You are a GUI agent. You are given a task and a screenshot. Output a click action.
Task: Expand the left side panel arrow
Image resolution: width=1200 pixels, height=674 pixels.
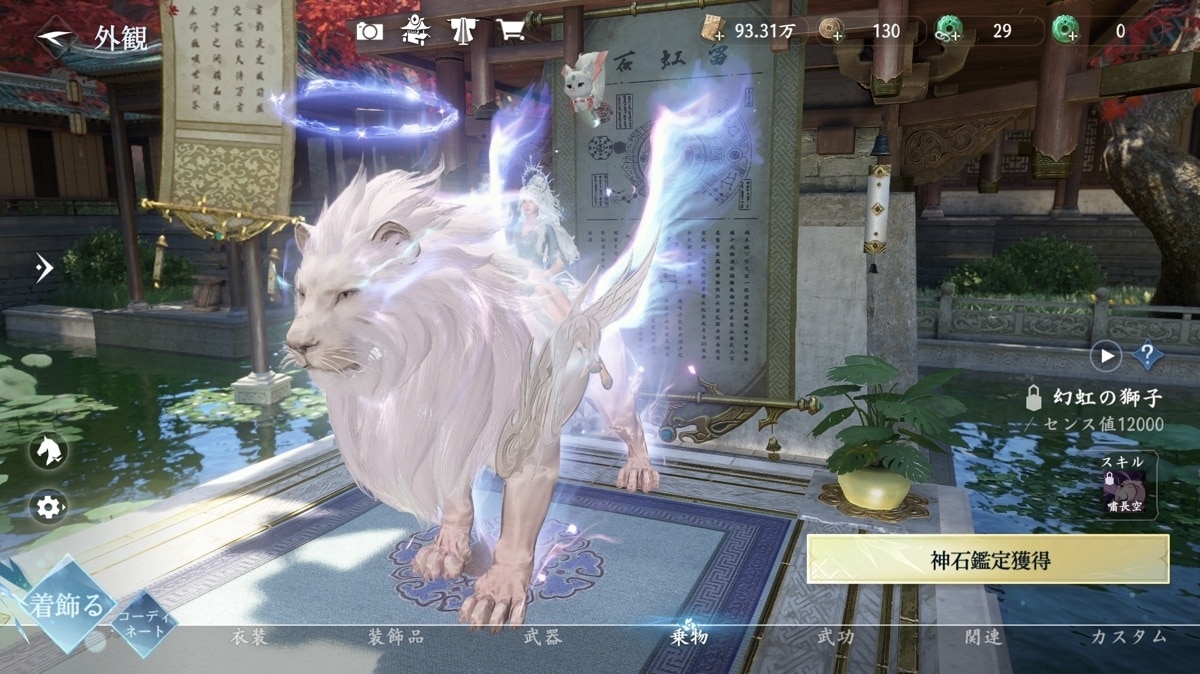tap(43, 267)
